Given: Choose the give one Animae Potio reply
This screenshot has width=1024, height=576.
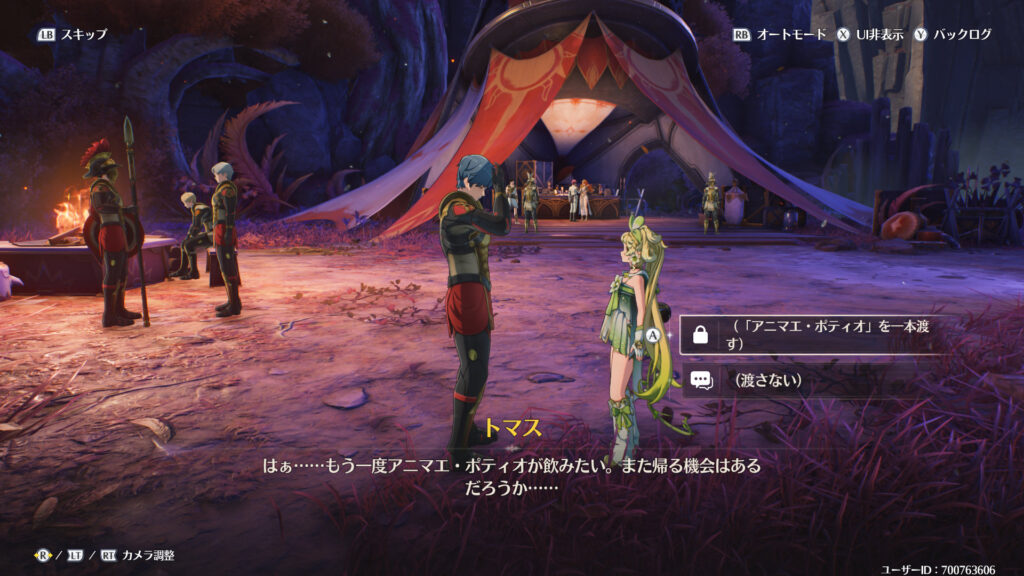Looking at the screenshot, I should pyautogui.click(x=810, y=335).
